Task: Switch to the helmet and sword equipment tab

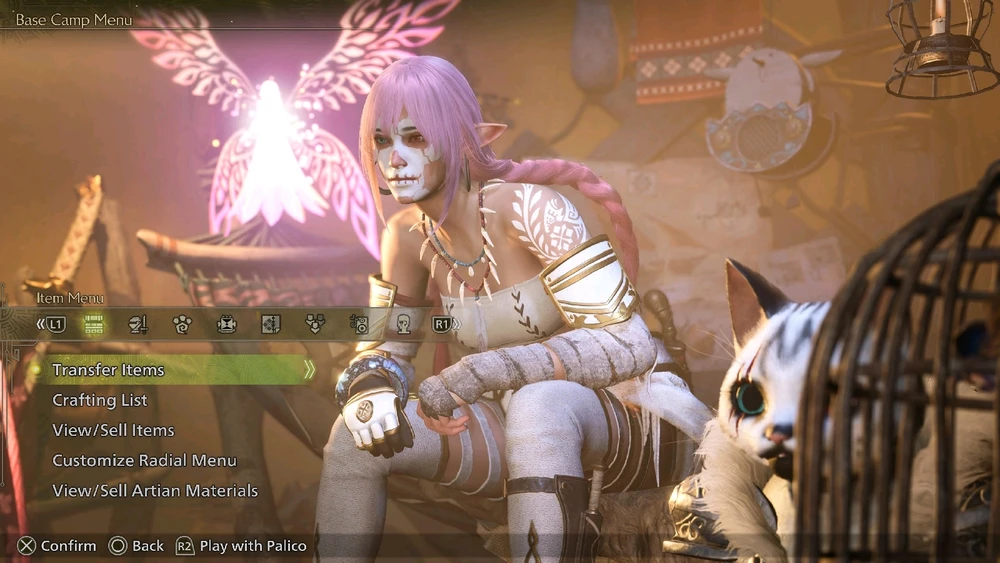Action: pyautogui.click(x=138, y=323)
